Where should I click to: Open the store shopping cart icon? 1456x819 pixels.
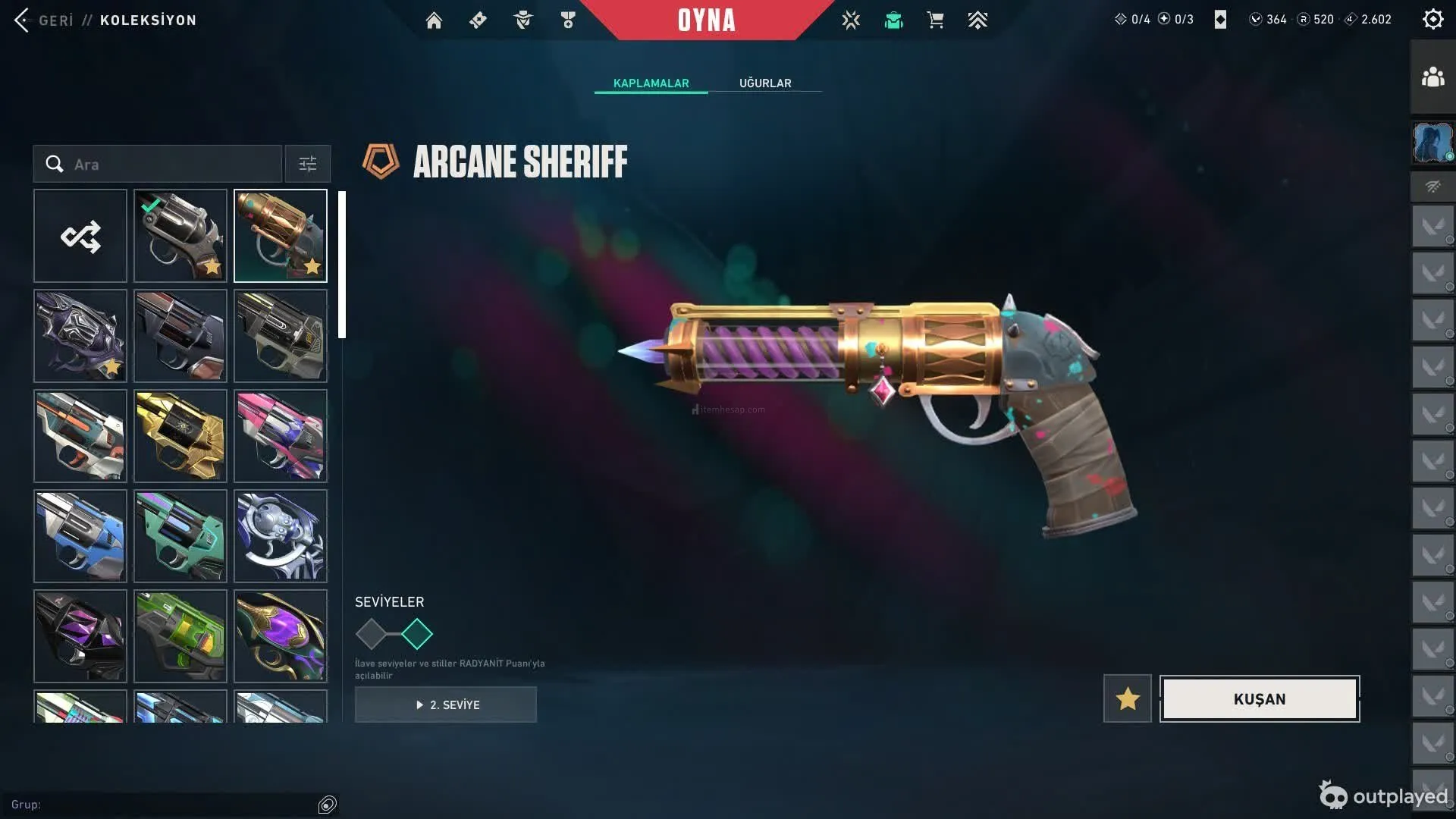935,20
